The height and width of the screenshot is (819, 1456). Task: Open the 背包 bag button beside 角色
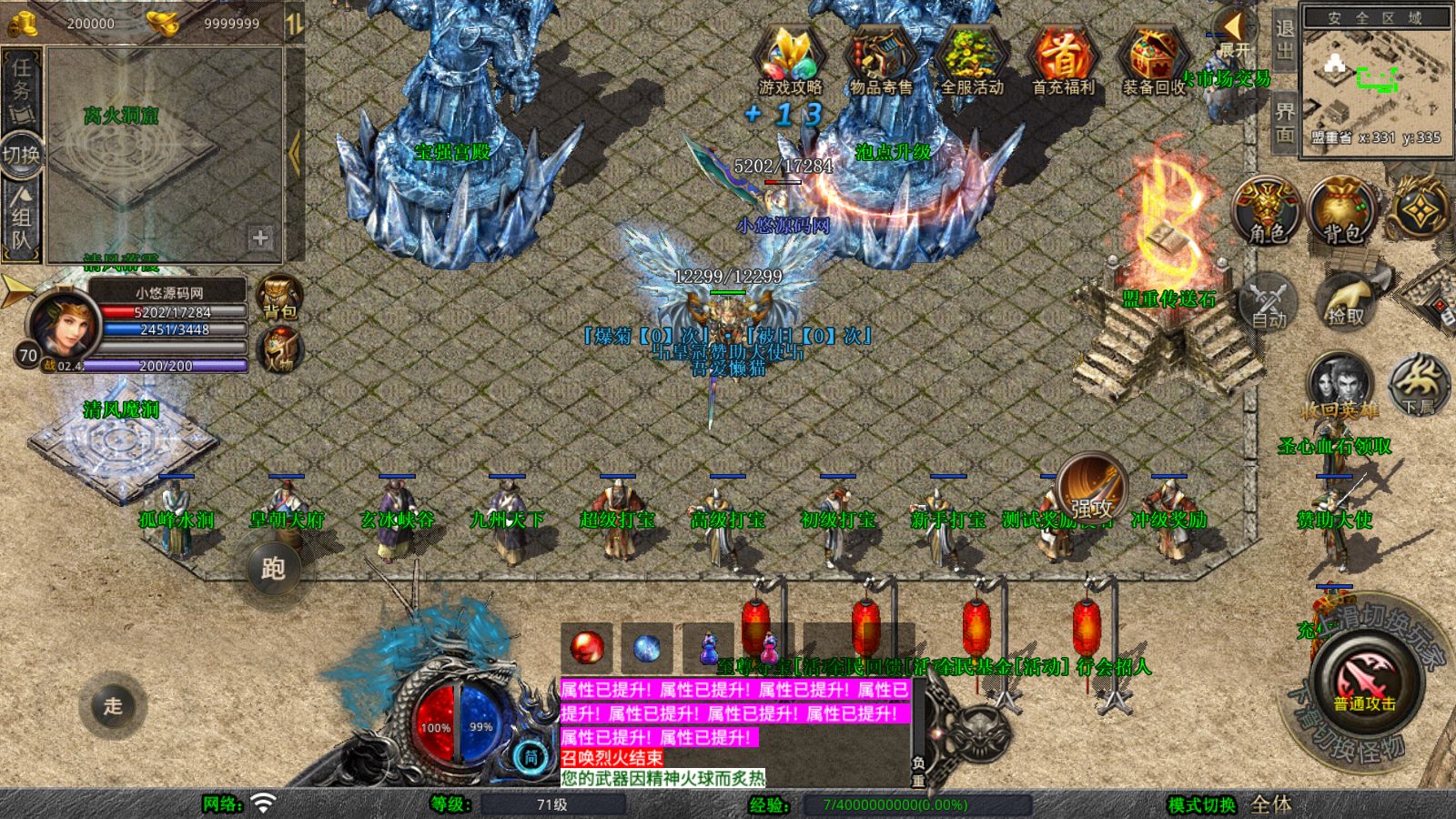tap(1341, 209)
